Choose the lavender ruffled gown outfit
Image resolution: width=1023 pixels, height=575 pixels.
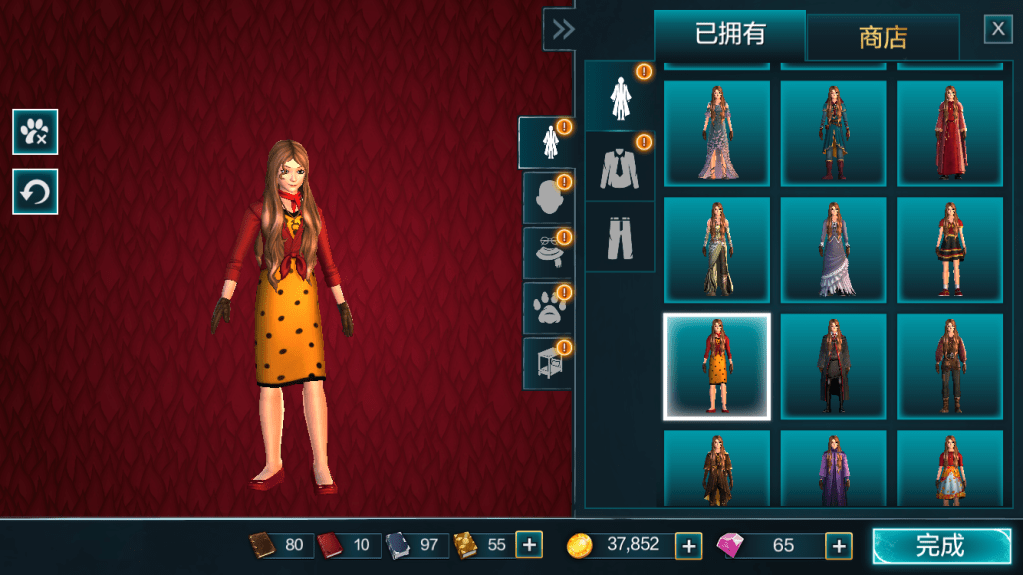(833, 250)
